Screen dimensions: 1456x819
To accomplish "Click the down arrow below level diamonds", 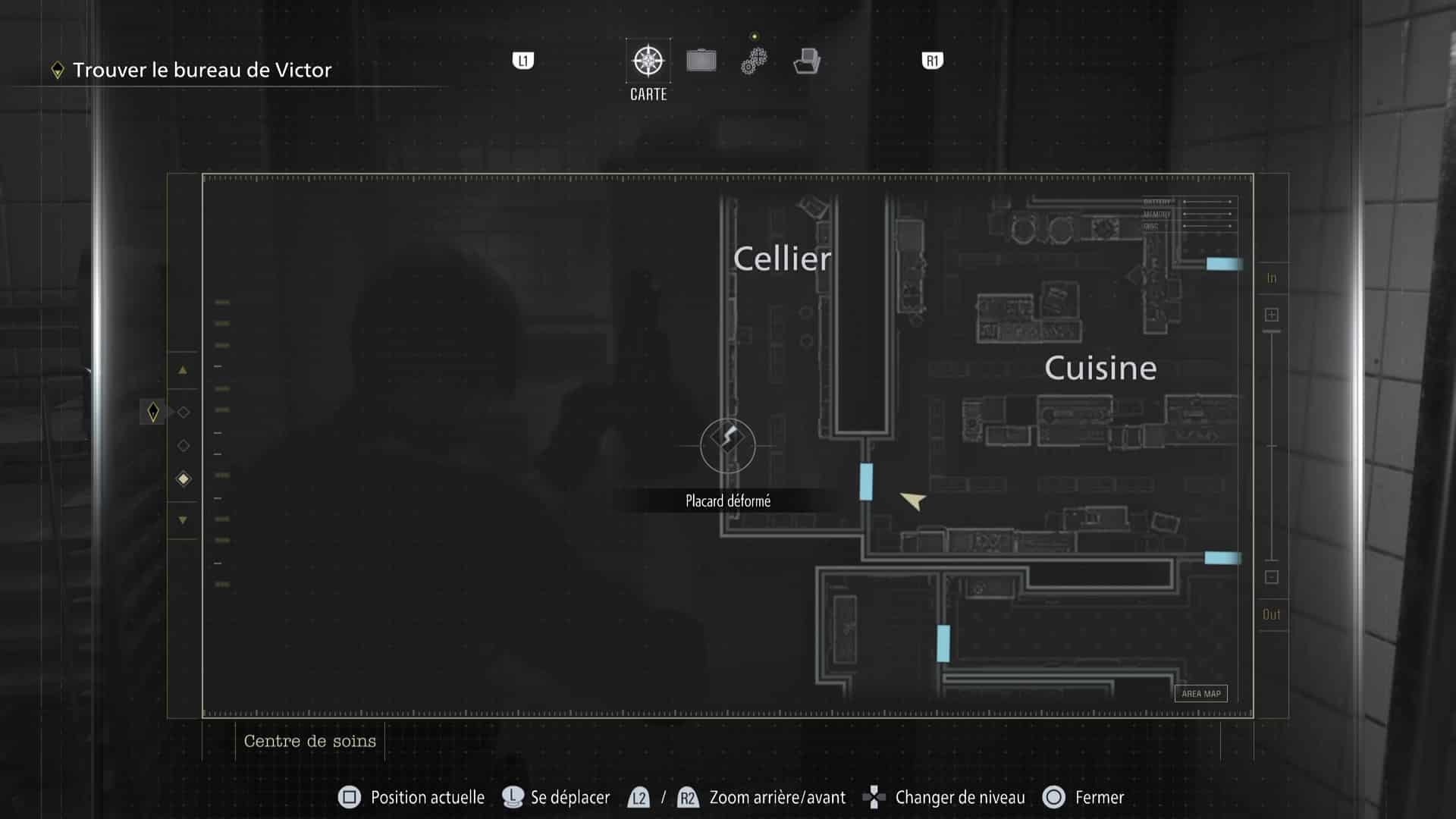I will [182, 519].
